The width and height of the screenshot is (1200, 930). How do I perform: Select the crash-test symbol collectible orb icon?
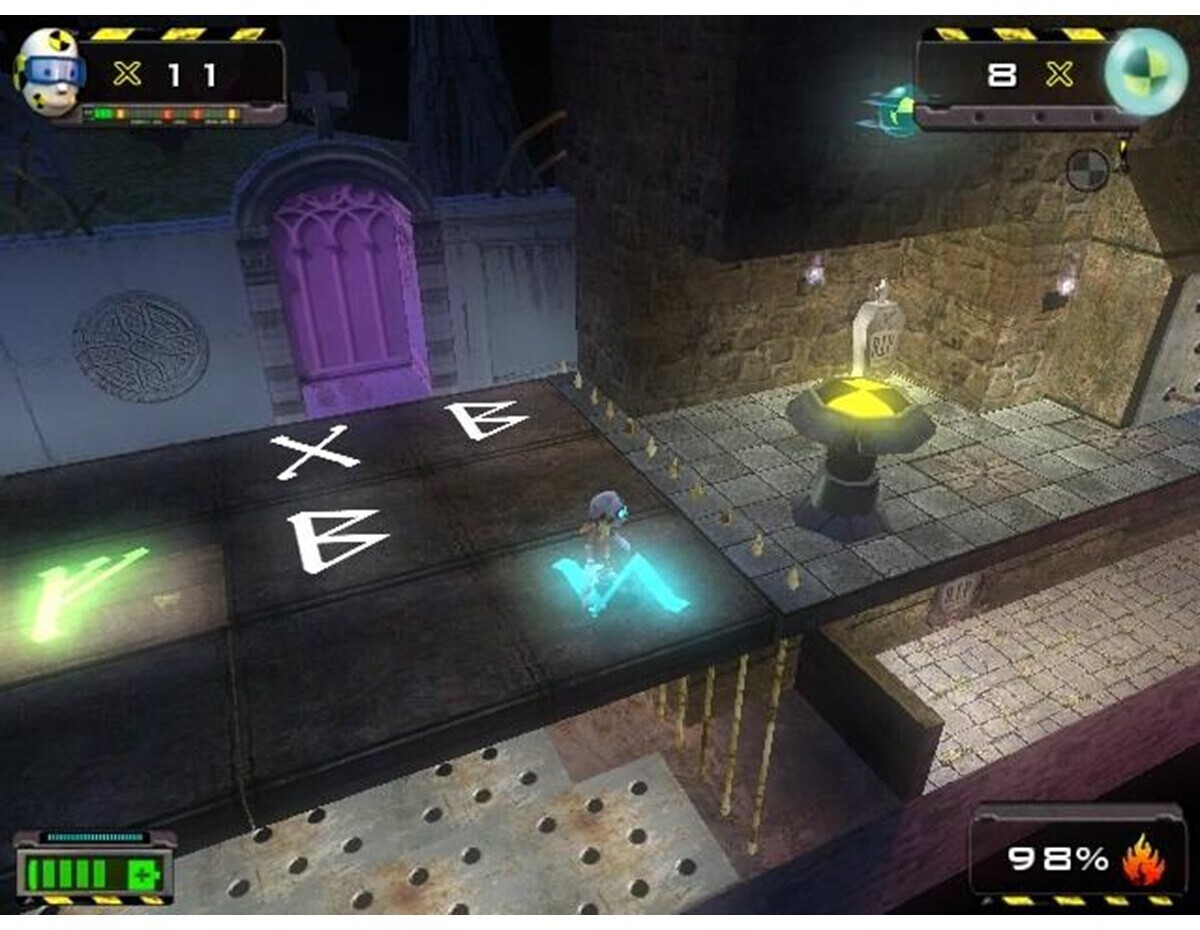[1146, 72]
